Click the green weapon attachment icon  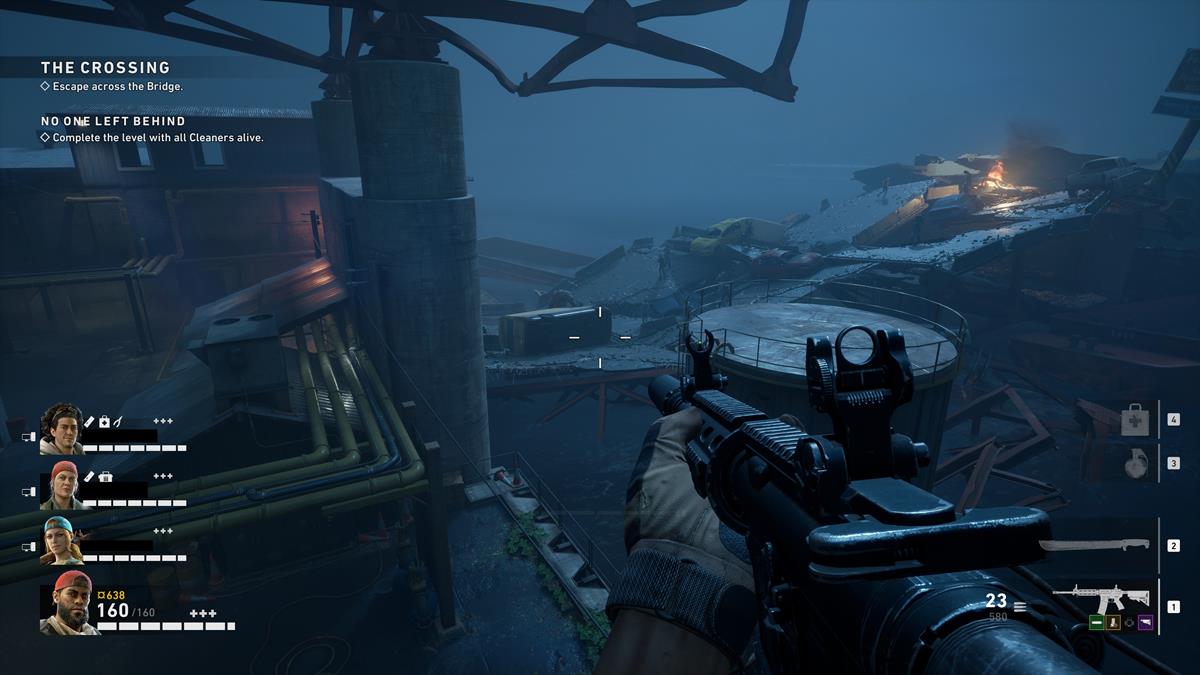pos(1097,622)
